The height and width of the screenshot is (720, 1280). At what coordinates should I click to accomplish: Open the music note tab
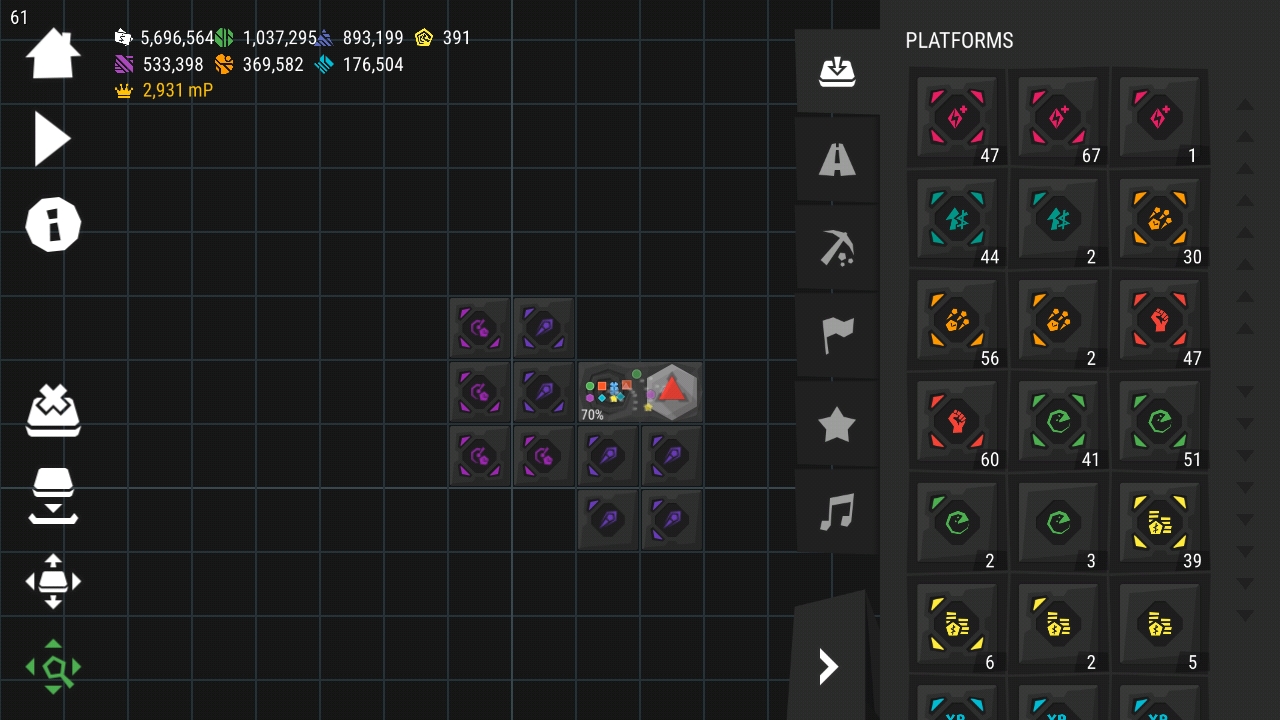click(837, 513)
